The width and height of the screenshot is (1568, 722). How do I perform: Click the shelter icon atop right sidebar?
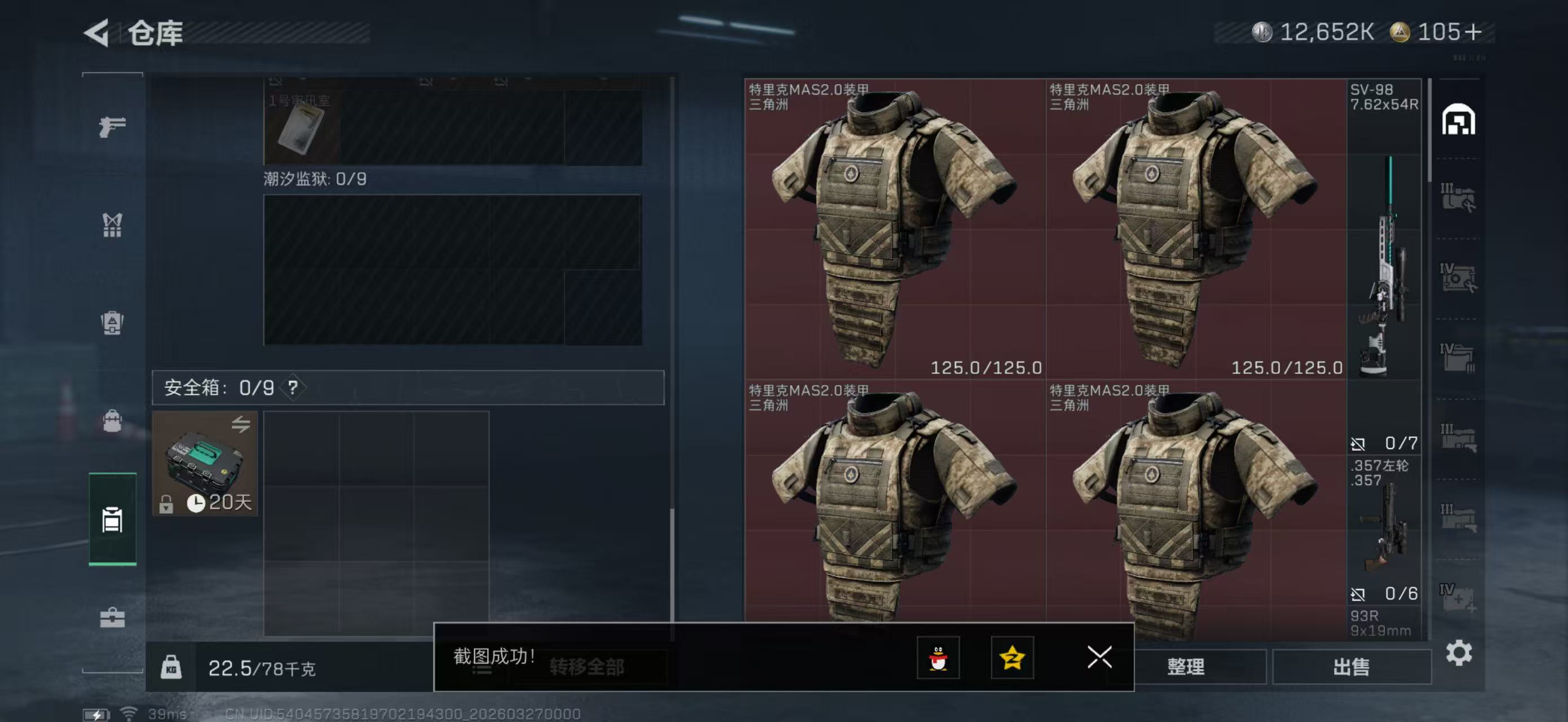[x=1460, y=120]
